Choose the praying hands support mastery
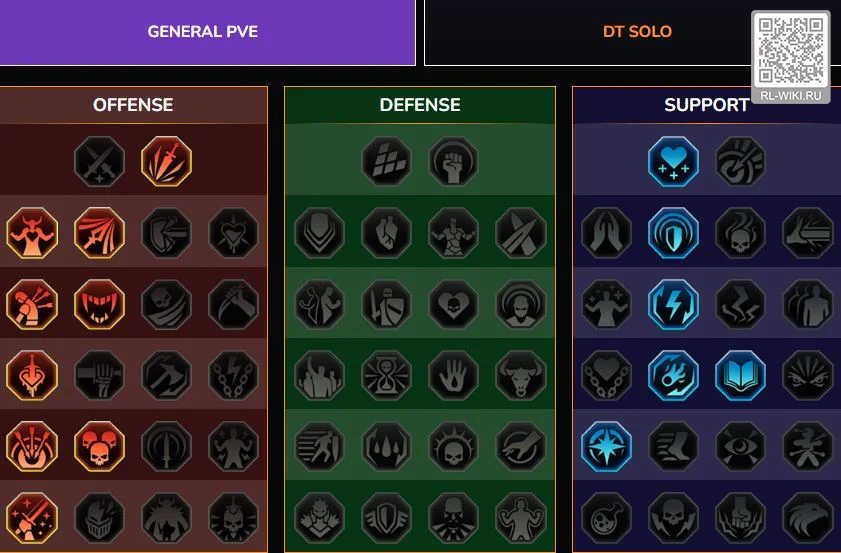 click(607, 232)
